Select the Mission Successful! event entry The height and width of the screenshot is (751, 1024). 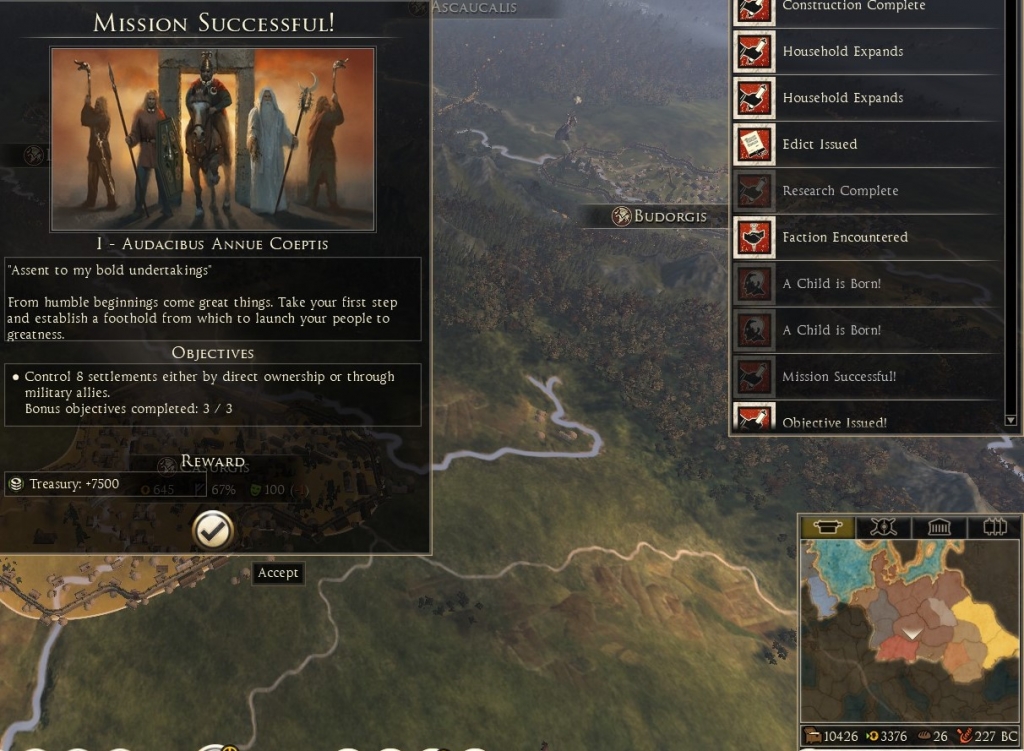pos(839,377)
